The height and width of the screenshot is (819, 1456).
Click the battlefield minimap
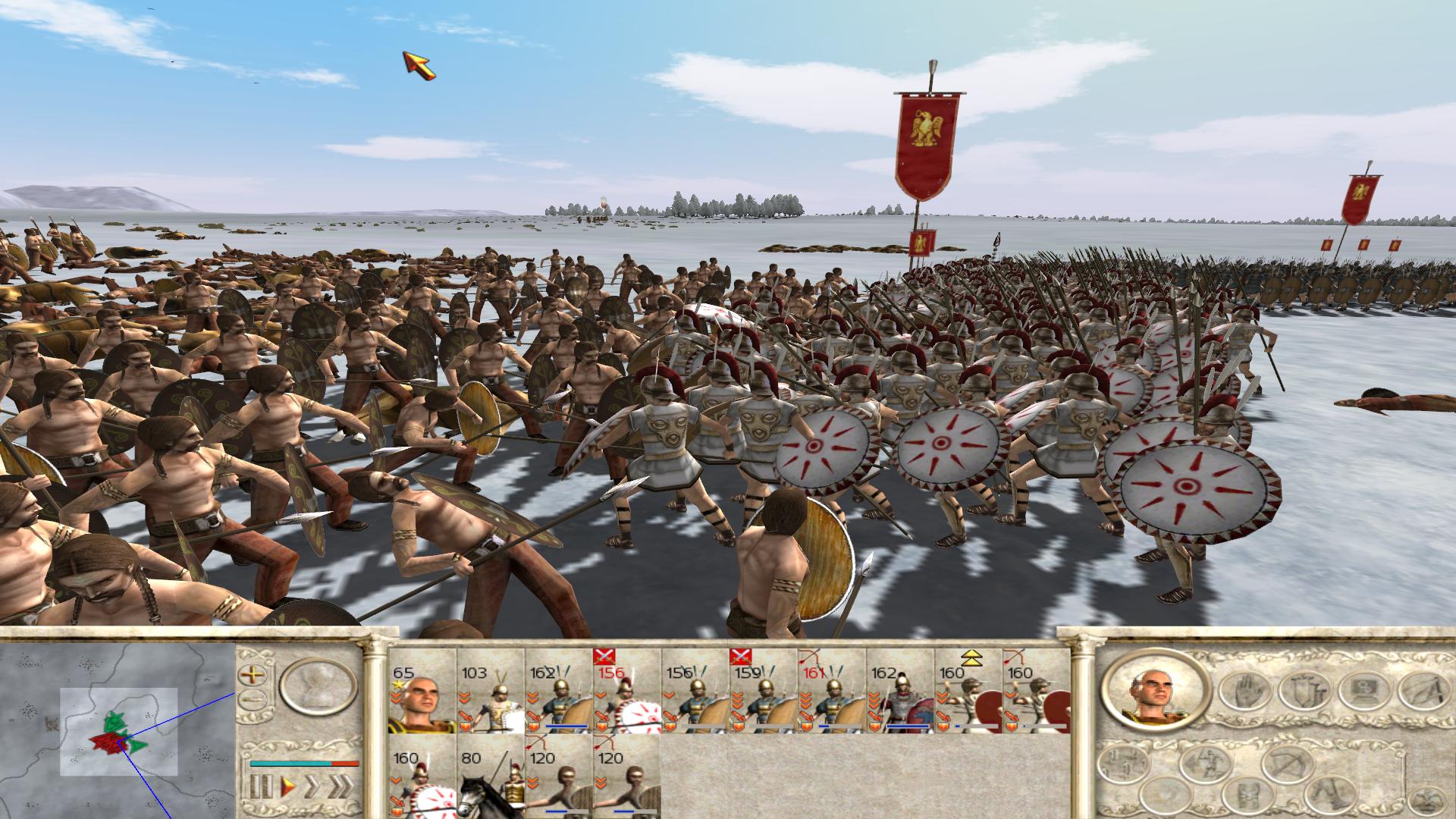coord(118,731)
